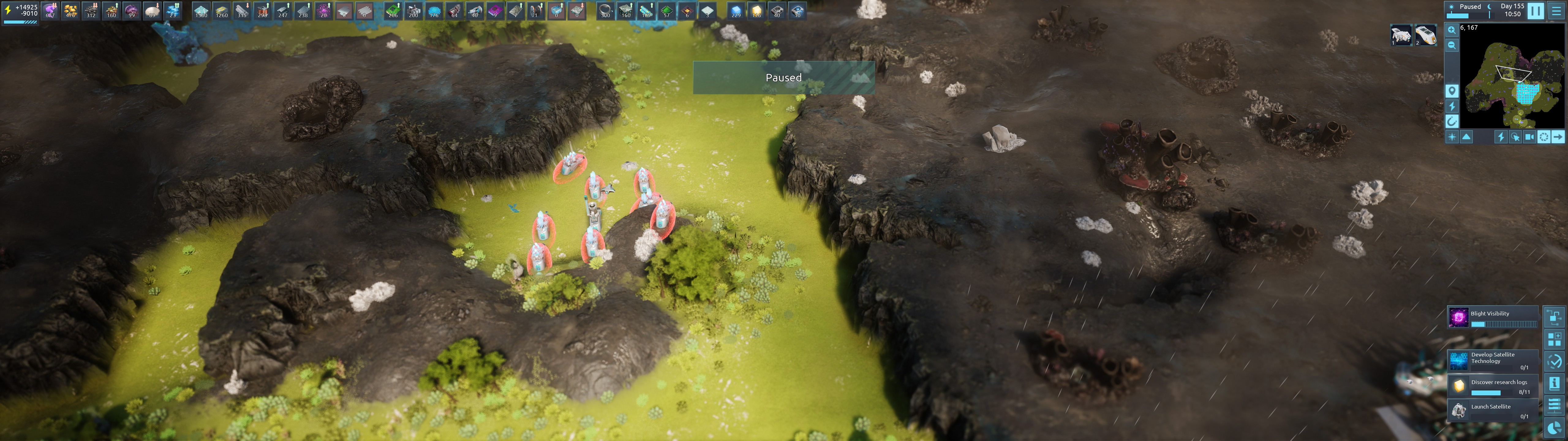Viewport: 1568px width, 441px height.
Task: Open the build menu grid-plus icon
Action: pyautogui.click(x=1554, y=339)
